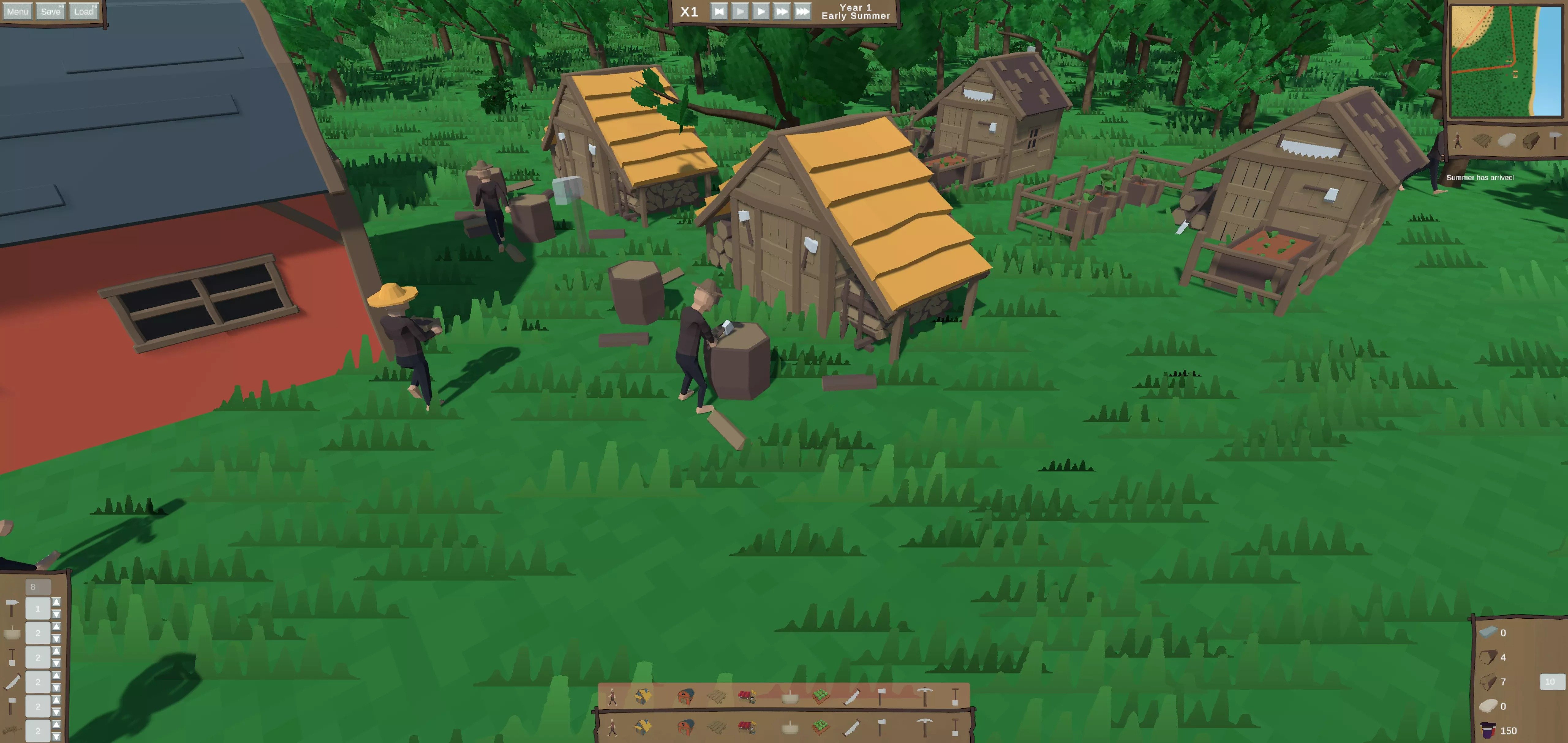Load a saved game
The image size is (1568, 743).
[83, 12]
